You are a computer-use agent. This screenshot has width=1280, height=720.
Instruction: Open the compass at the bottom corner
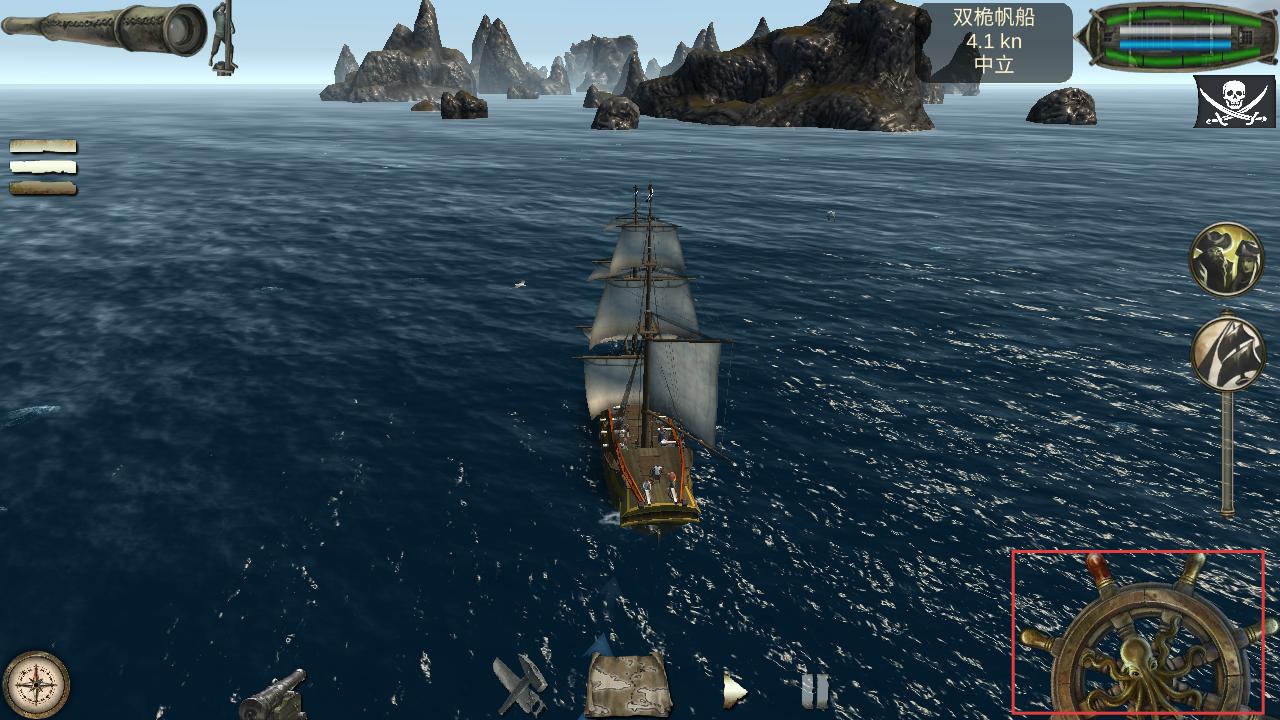pos(37,685)
